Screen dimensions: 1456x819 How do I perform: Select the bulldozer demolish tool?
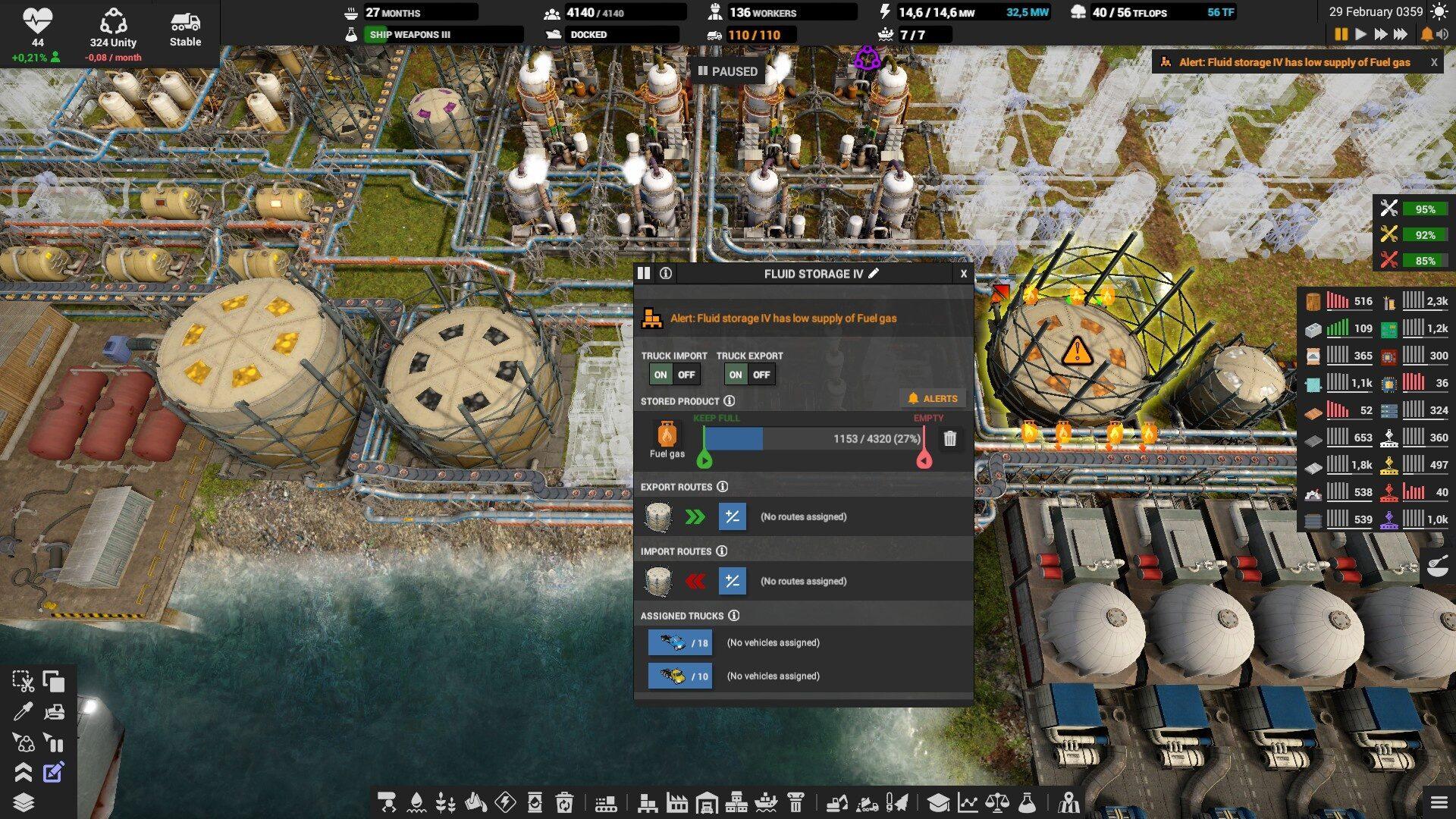click(x=54, y=712)
